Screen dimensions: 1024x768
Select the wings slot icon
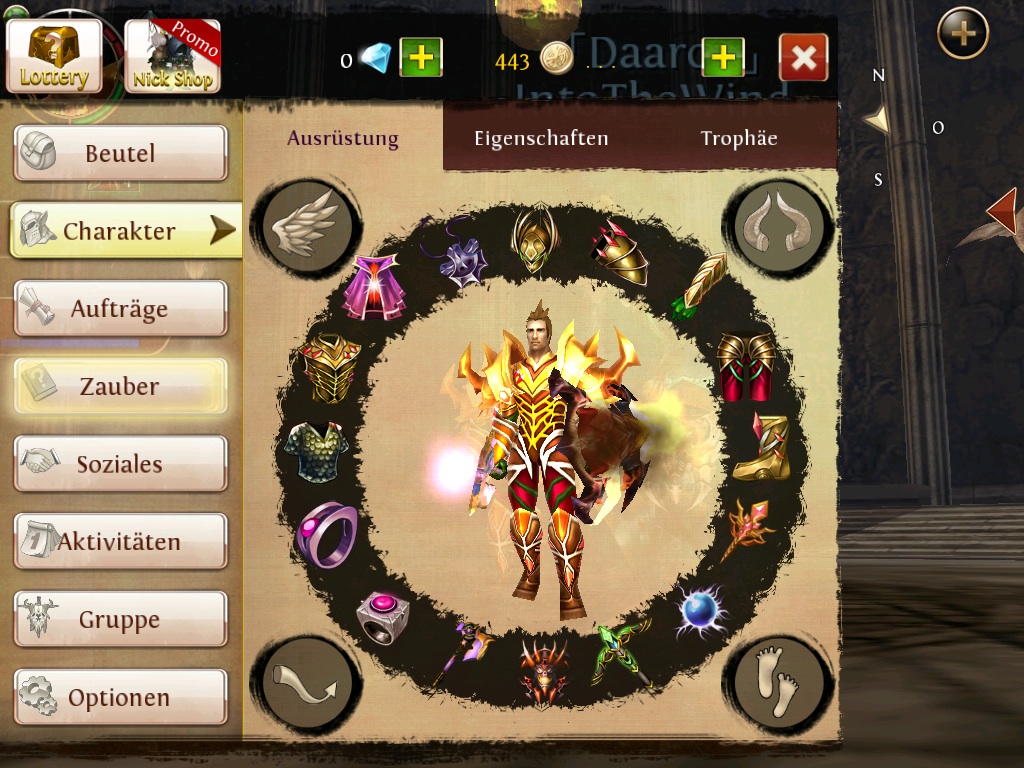click(305, 226)
